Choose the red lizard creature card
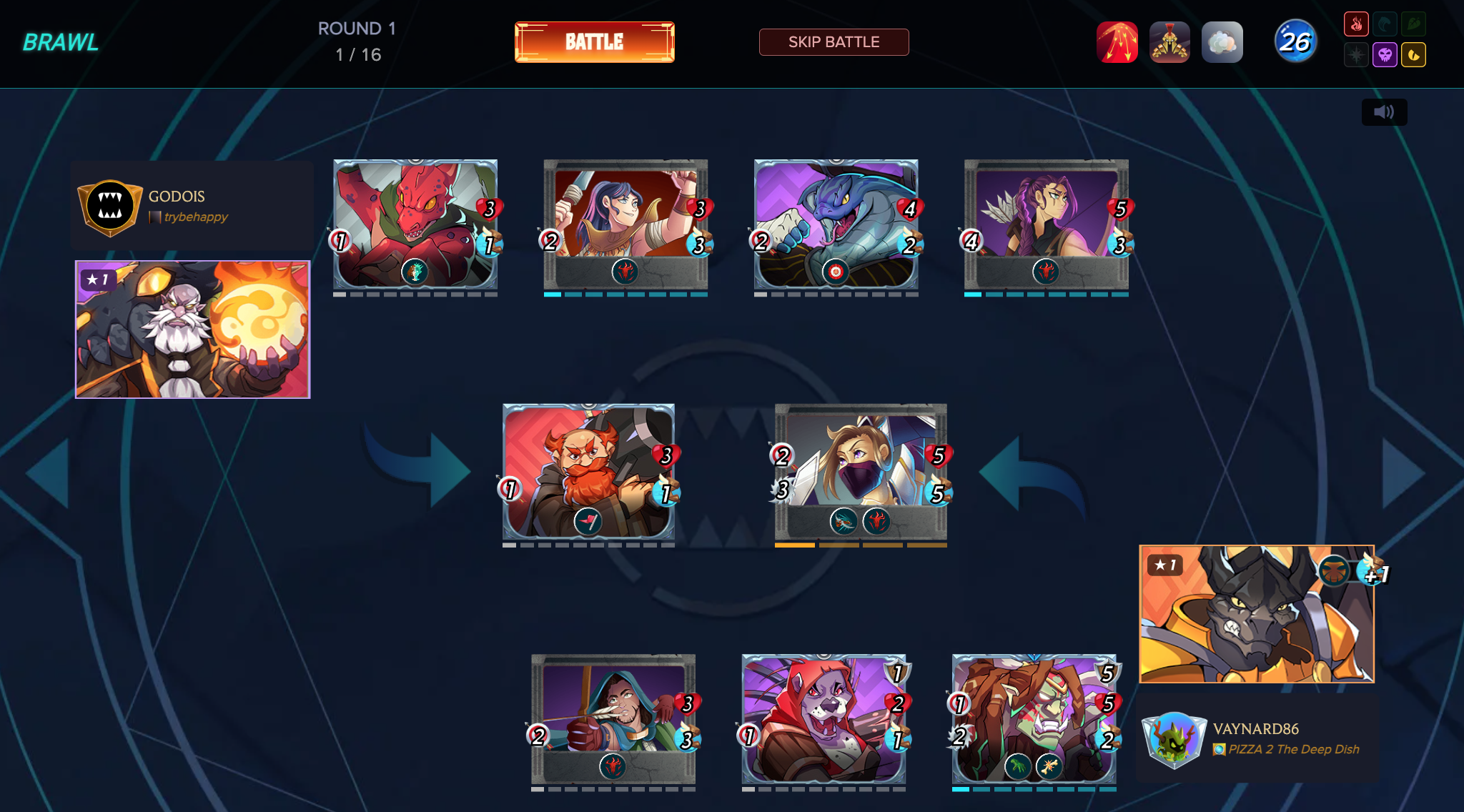This screenshot has width=1464, height=812. coord(415,224)
